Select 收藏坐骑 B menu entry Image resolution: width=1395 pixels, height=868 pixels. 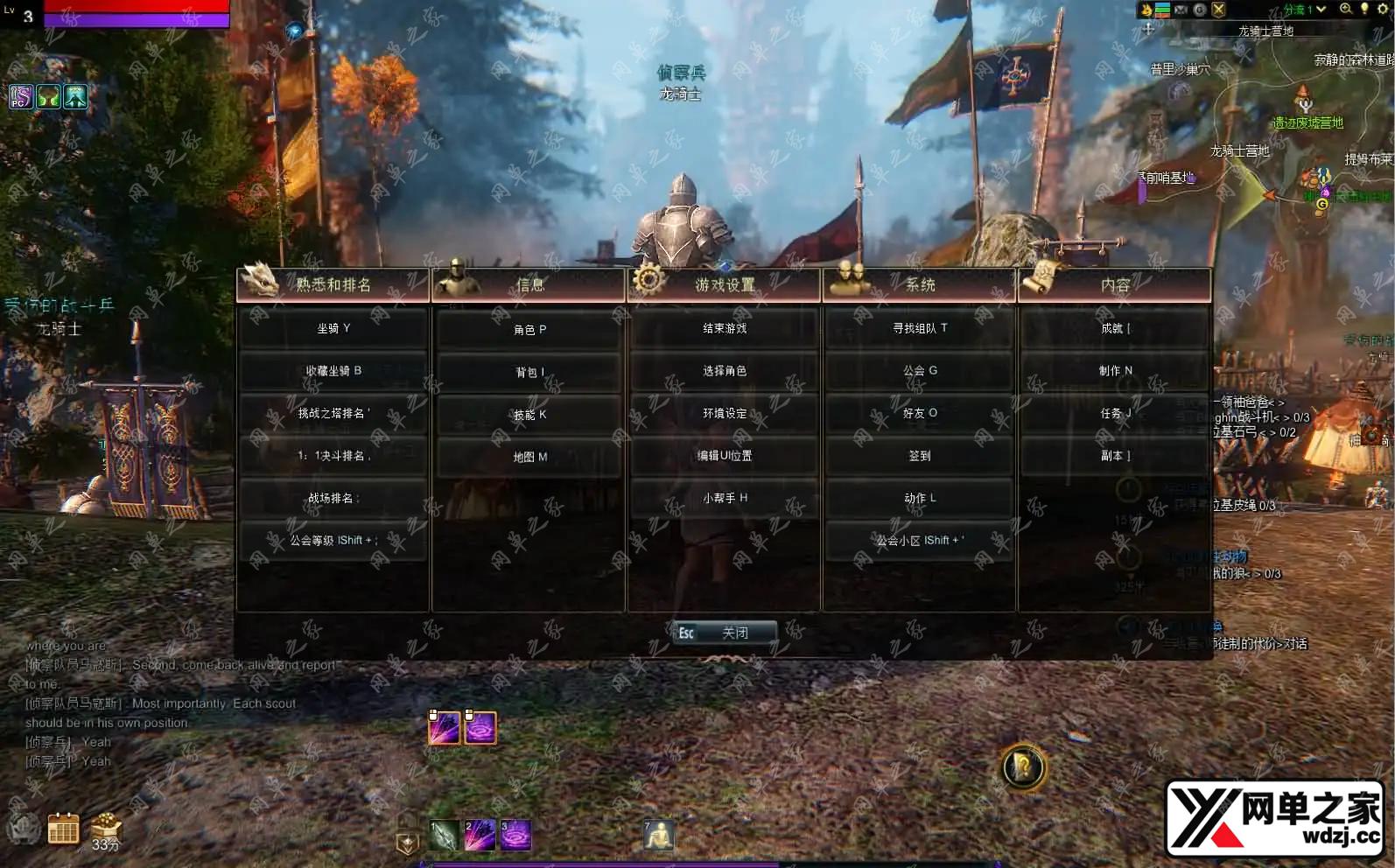click(x=333, y=371)
